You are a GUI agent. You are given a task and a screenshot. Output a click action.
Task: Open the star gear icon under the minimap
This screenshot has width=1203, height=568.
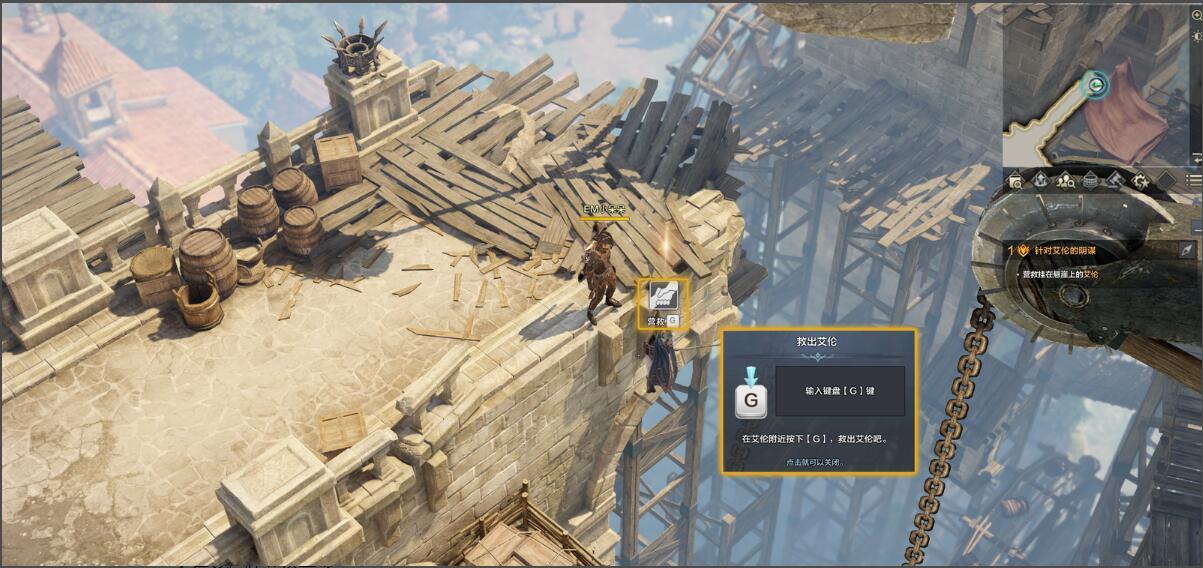tap(1140, 181)
